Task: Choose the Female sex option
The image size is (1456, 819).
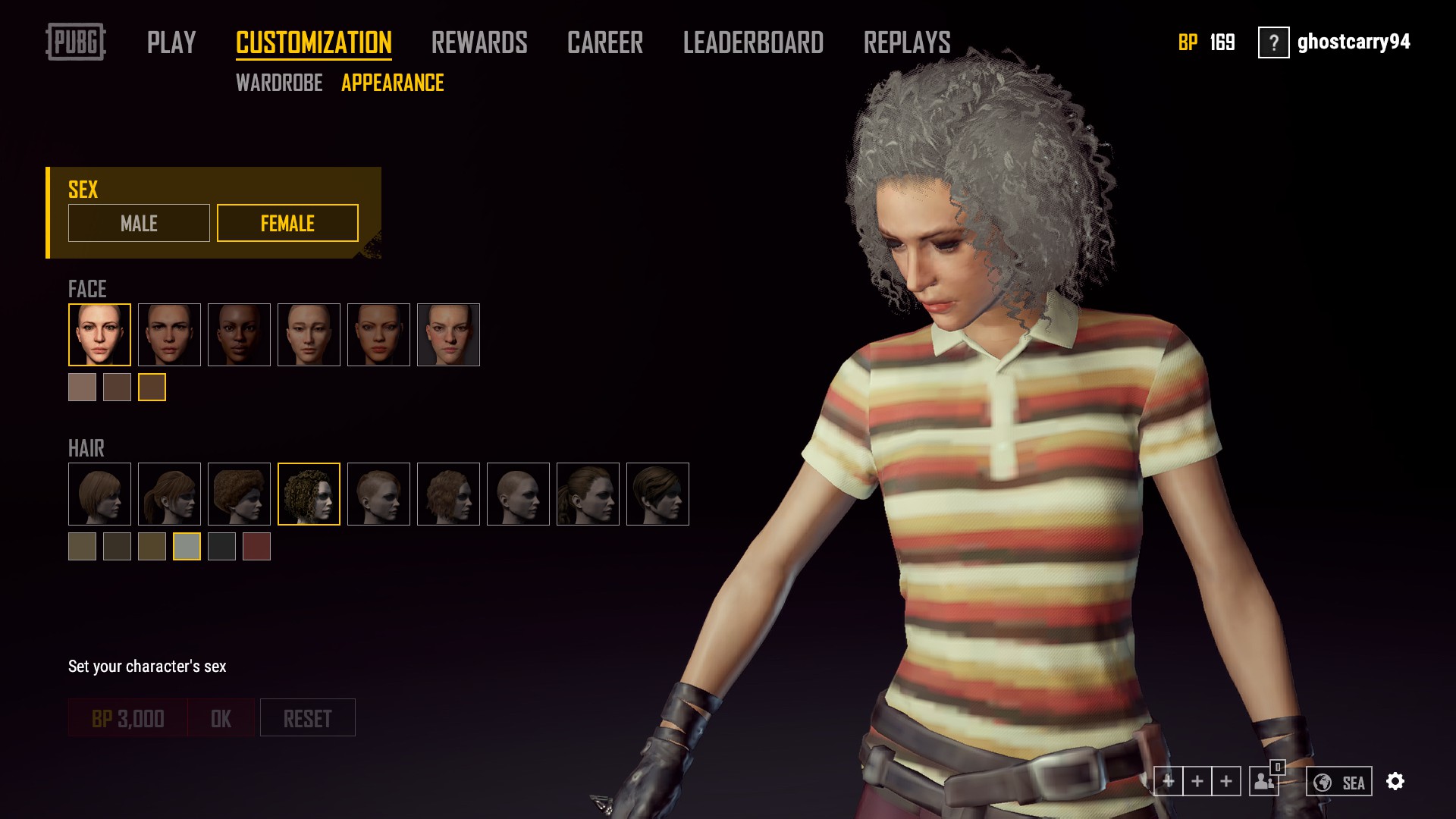Action: click(287, 223)
